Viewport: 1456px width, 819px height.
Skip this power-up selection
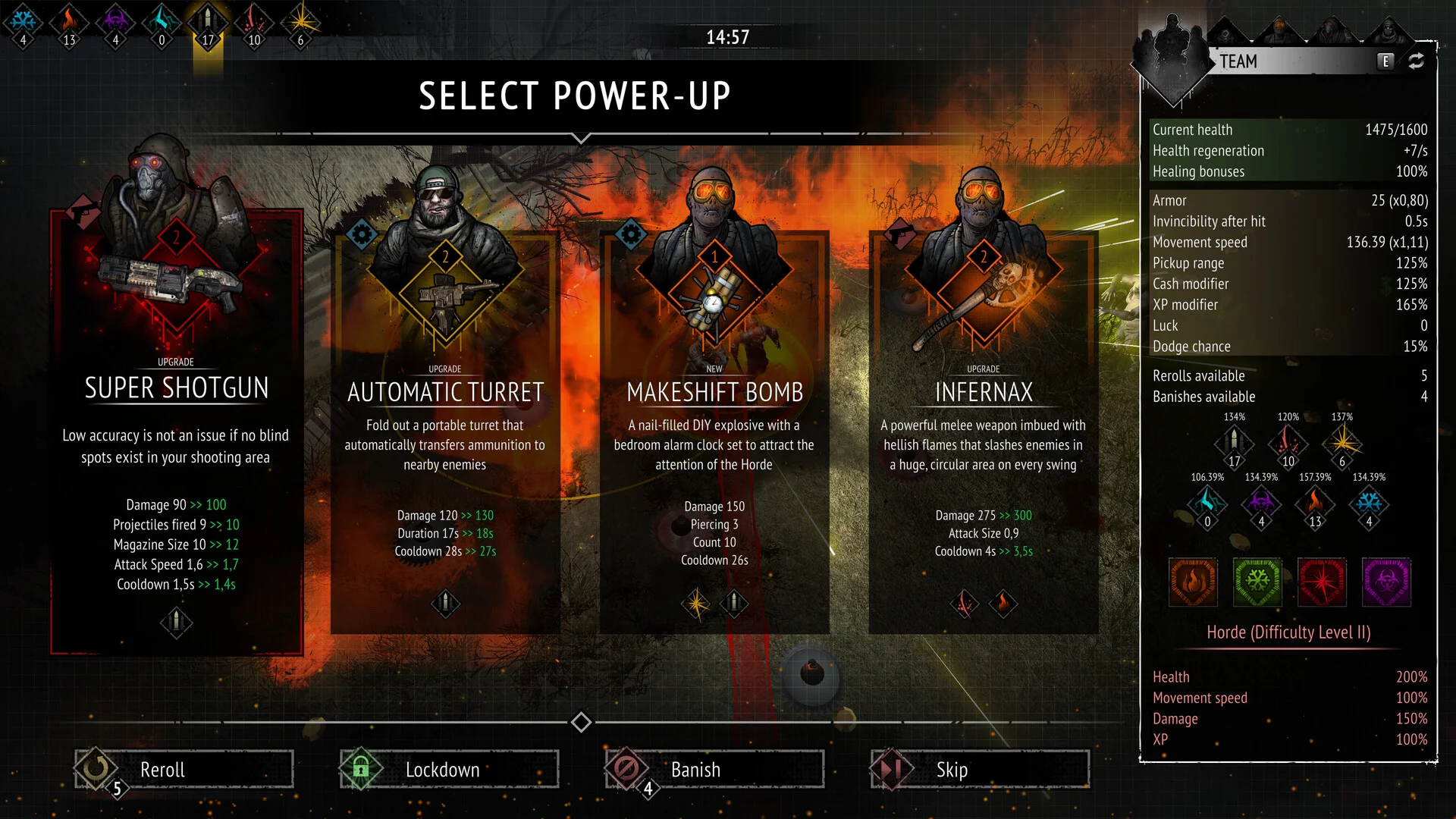980,769
